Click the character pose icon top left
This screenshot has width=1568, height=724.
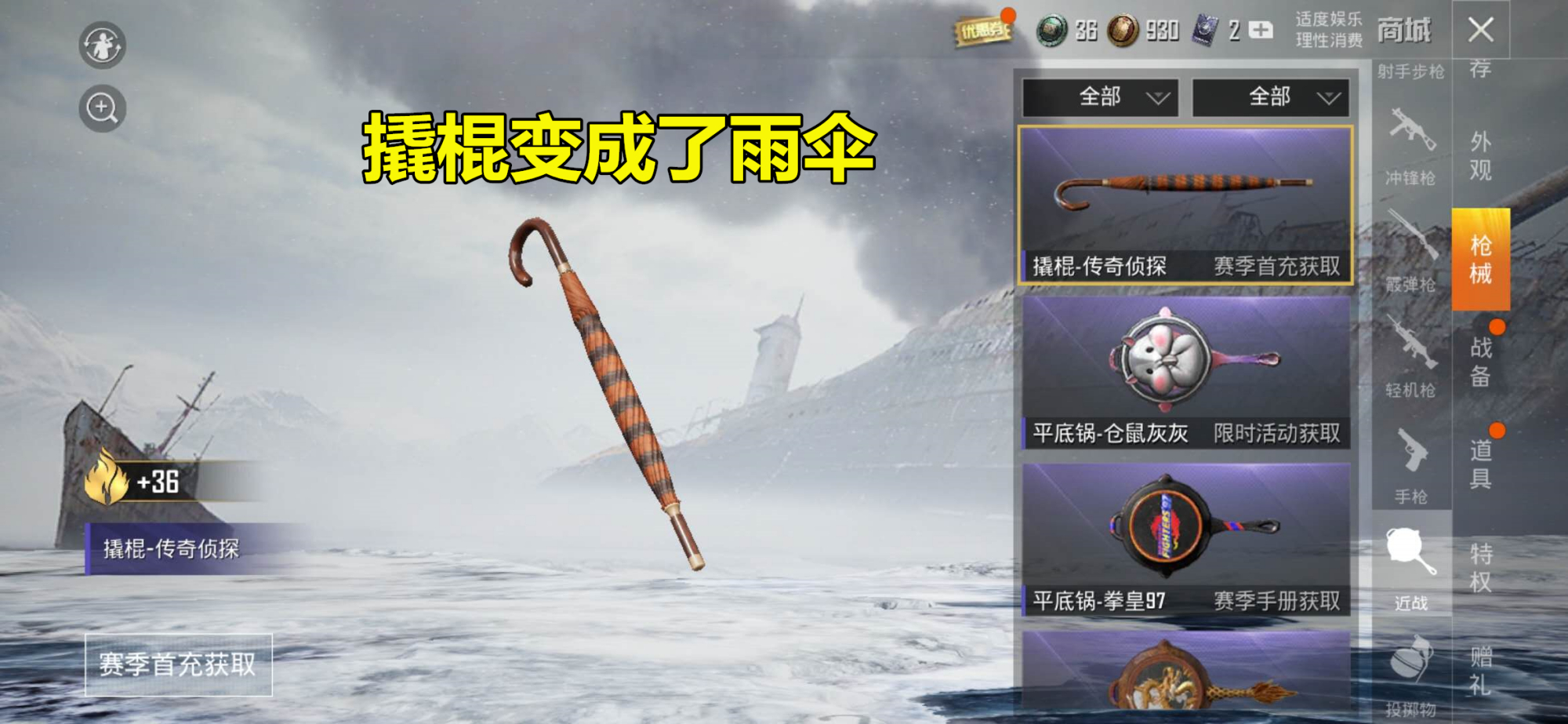[103, 45]
